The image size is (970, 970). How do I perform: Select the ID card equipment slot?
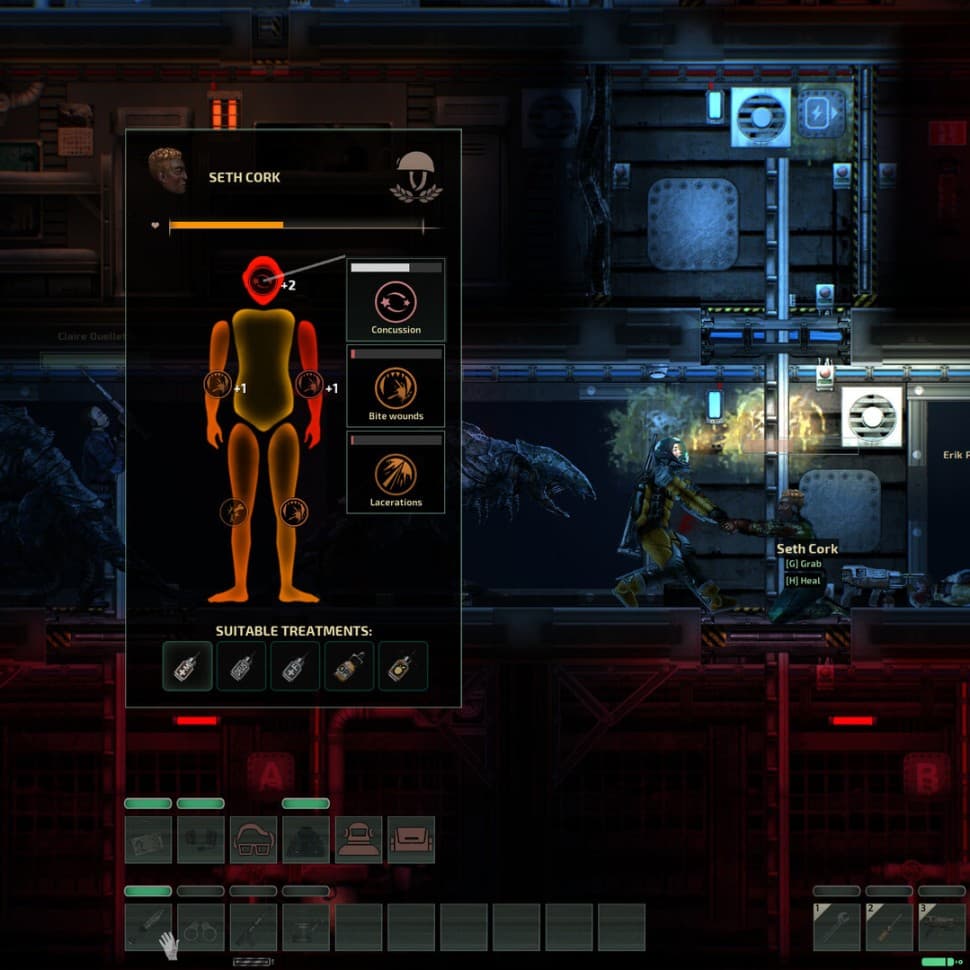tap(148, 840)
